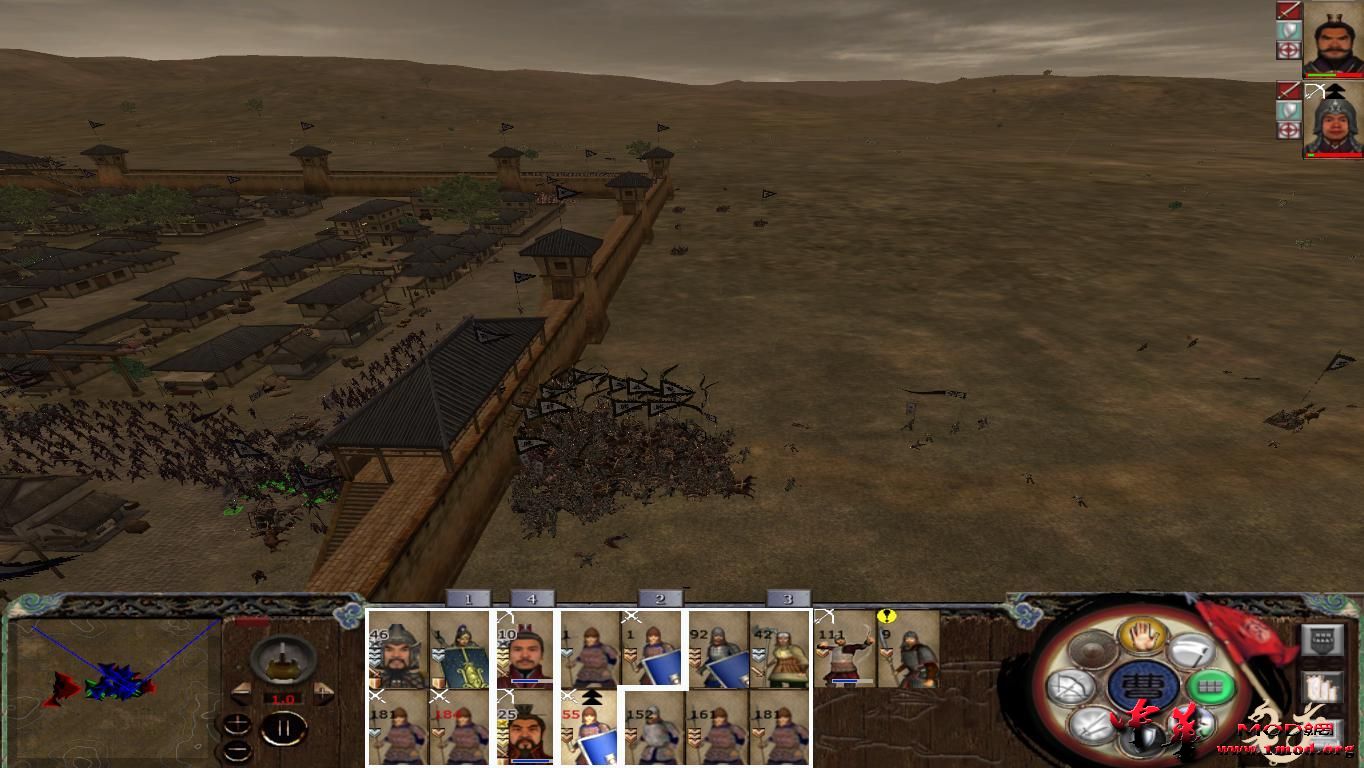The width and height of the screenshot is (1364, 768).
Task: Pause the battle with the pause button
Action: tap(285, 727)
